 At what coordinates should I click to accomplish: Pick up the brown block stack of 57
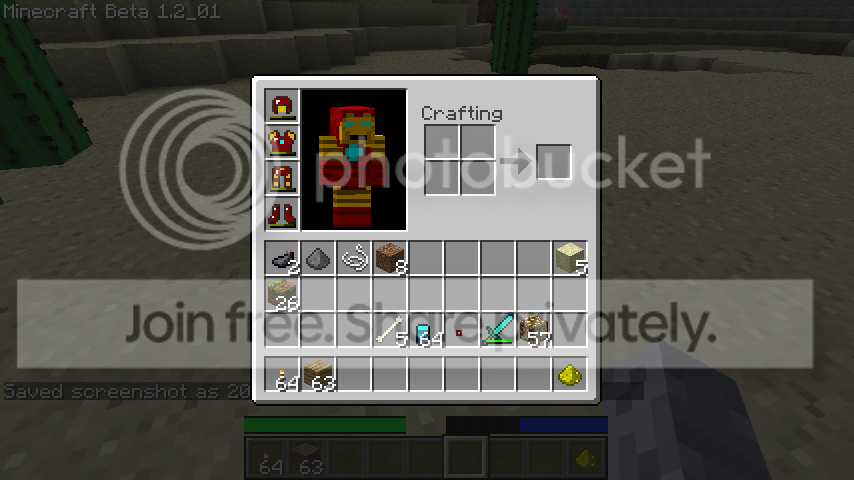[534, 331]
